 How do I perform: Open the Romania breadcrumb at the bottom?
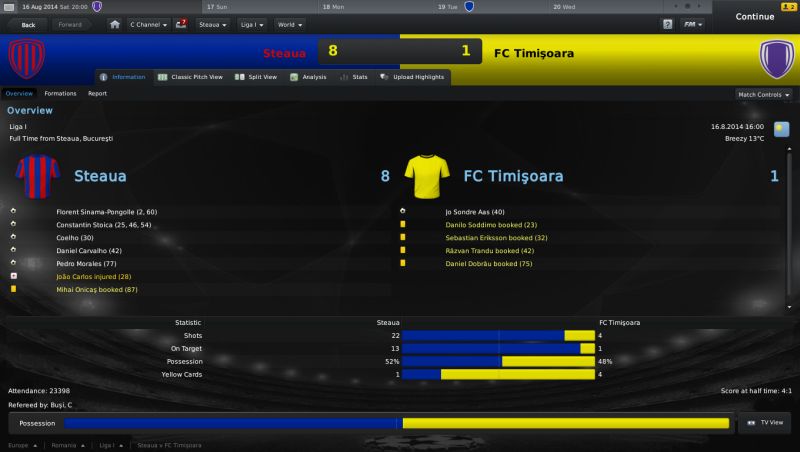coord(68,445)
